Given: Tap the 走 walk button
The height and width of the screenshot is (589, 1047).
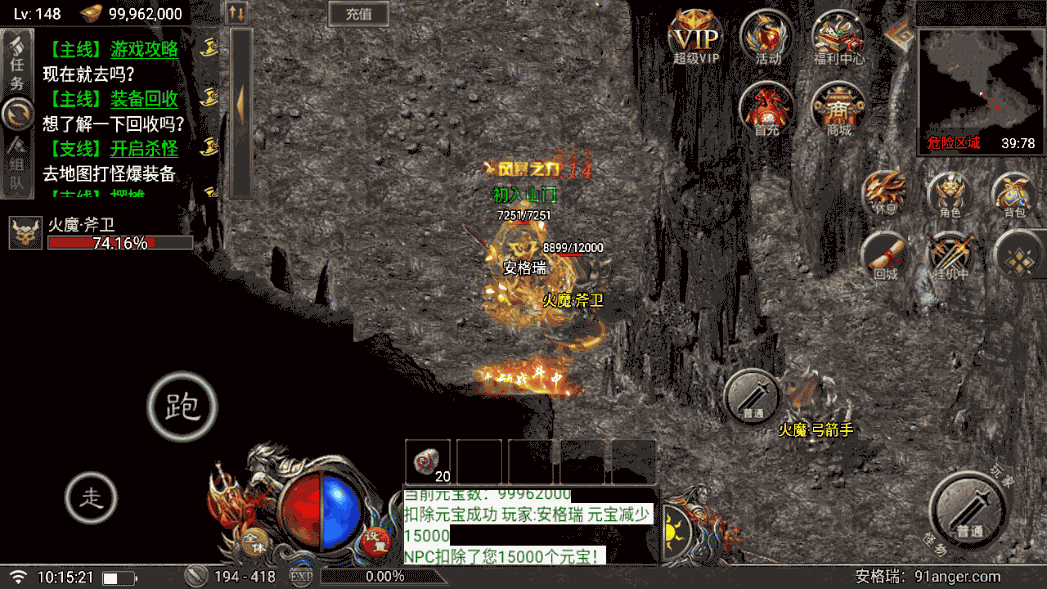Looking at the screenshot, I should click(x=92, y=496).
